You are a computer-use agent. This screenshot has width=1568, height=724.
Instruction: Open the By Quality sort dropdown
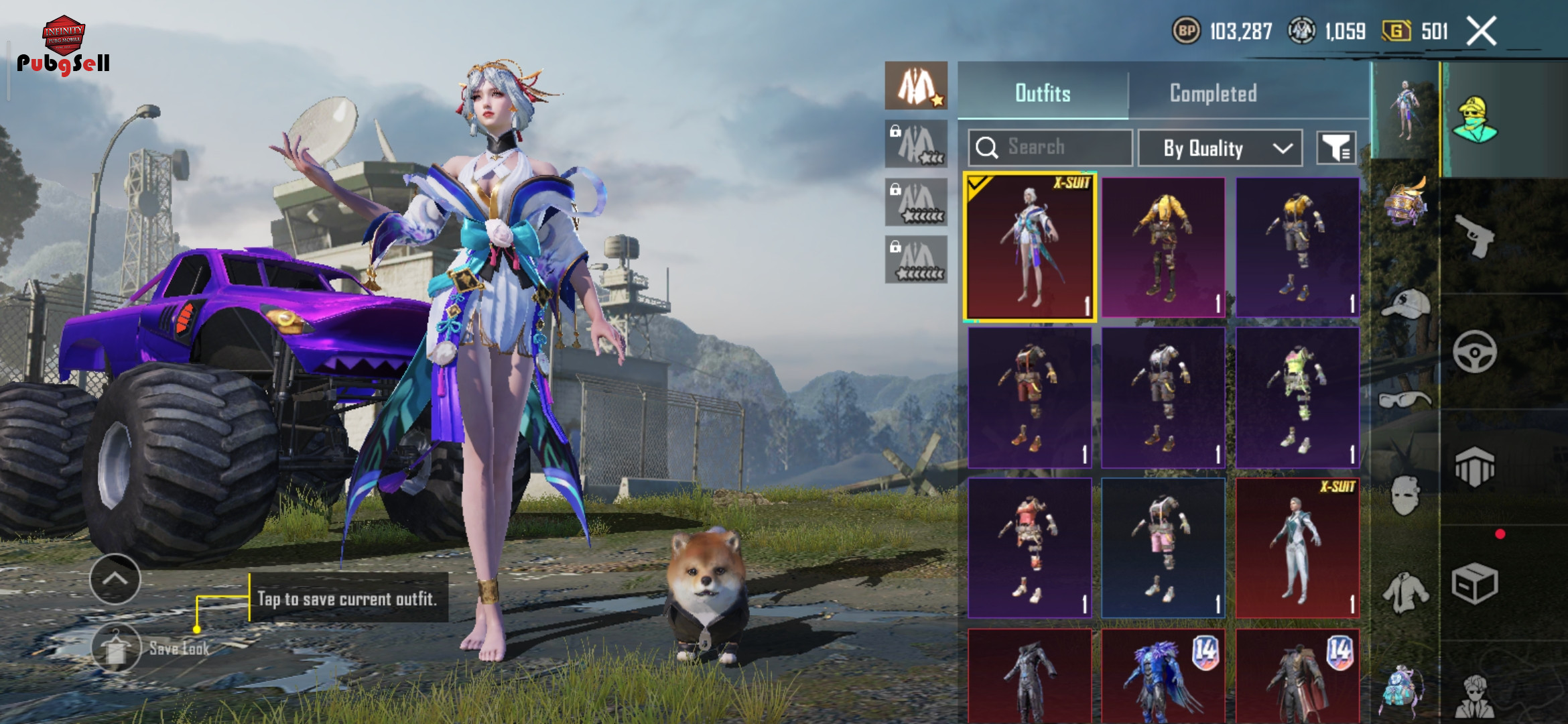pos(1220,148)
